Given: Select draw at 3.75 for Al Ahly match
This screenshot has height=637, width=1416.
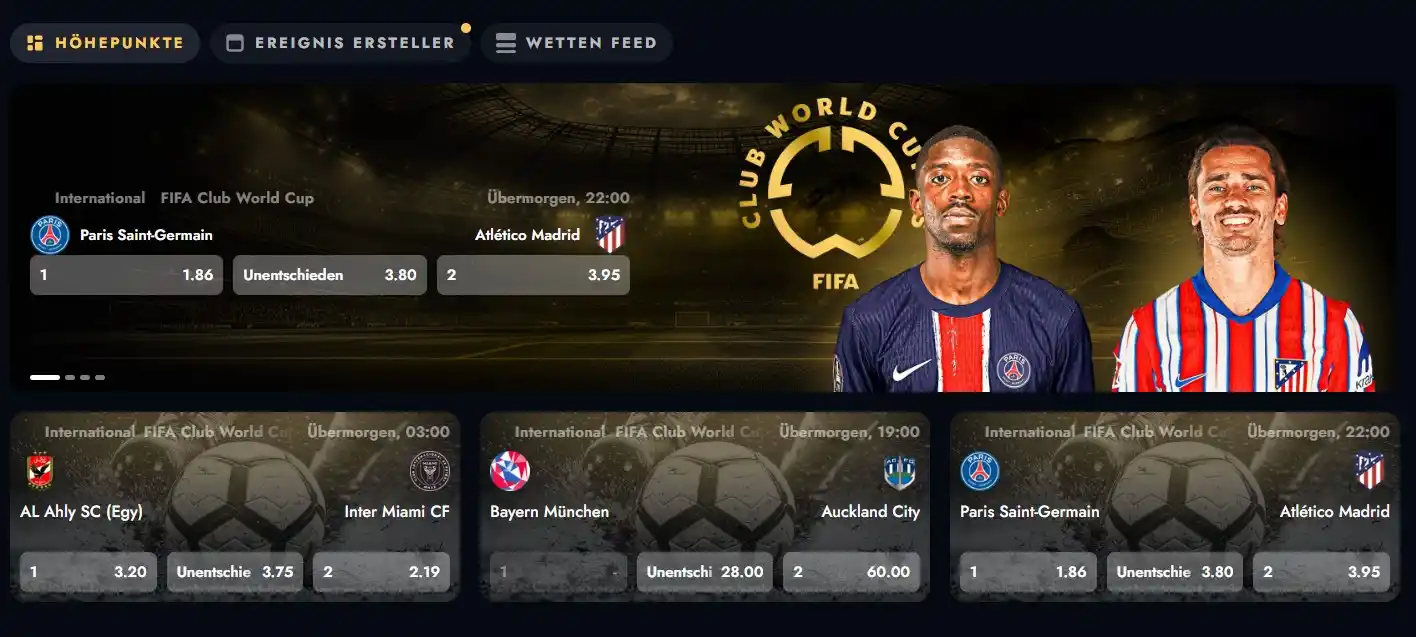Looking at the screenshot, I should (x=235, y=572).
